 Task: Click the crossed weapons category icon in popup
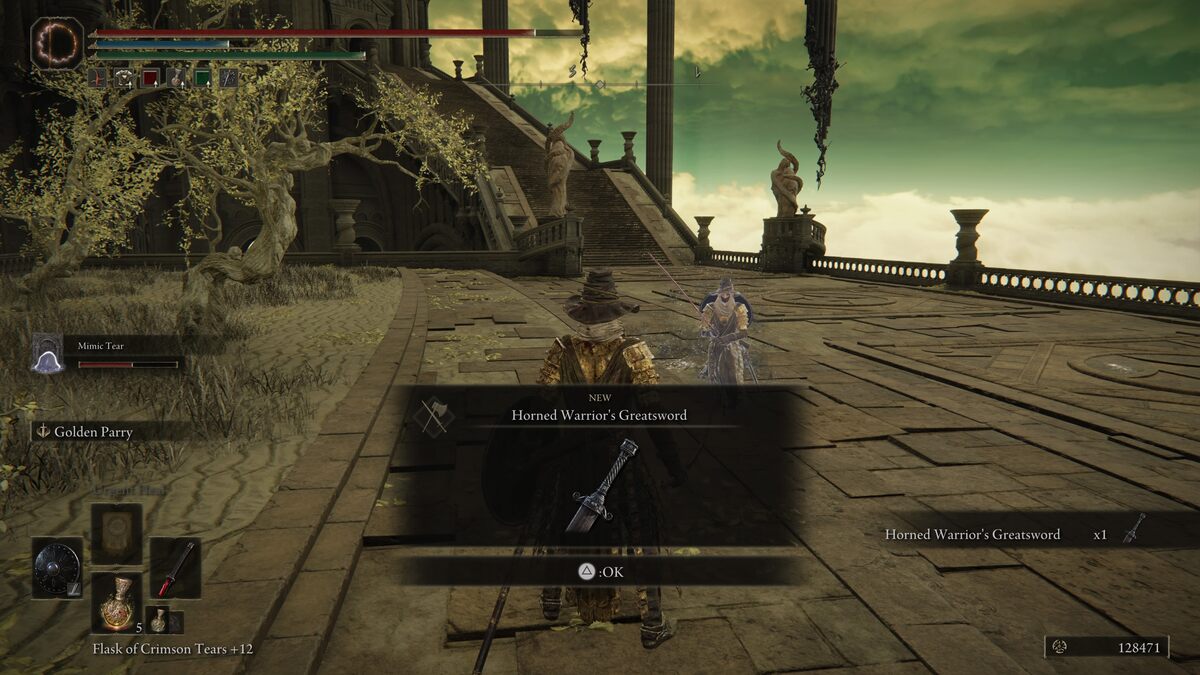433,415
